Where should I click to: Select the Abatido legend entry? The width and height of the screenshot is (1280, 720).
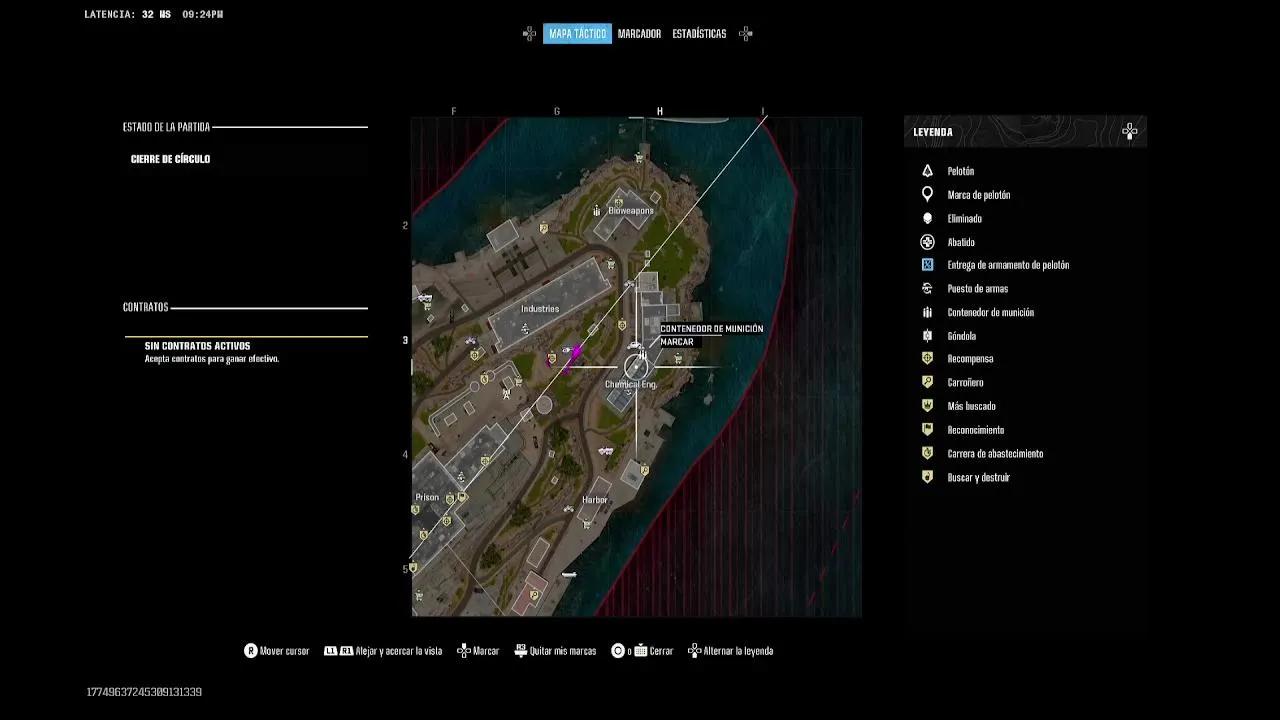point(960,242)
